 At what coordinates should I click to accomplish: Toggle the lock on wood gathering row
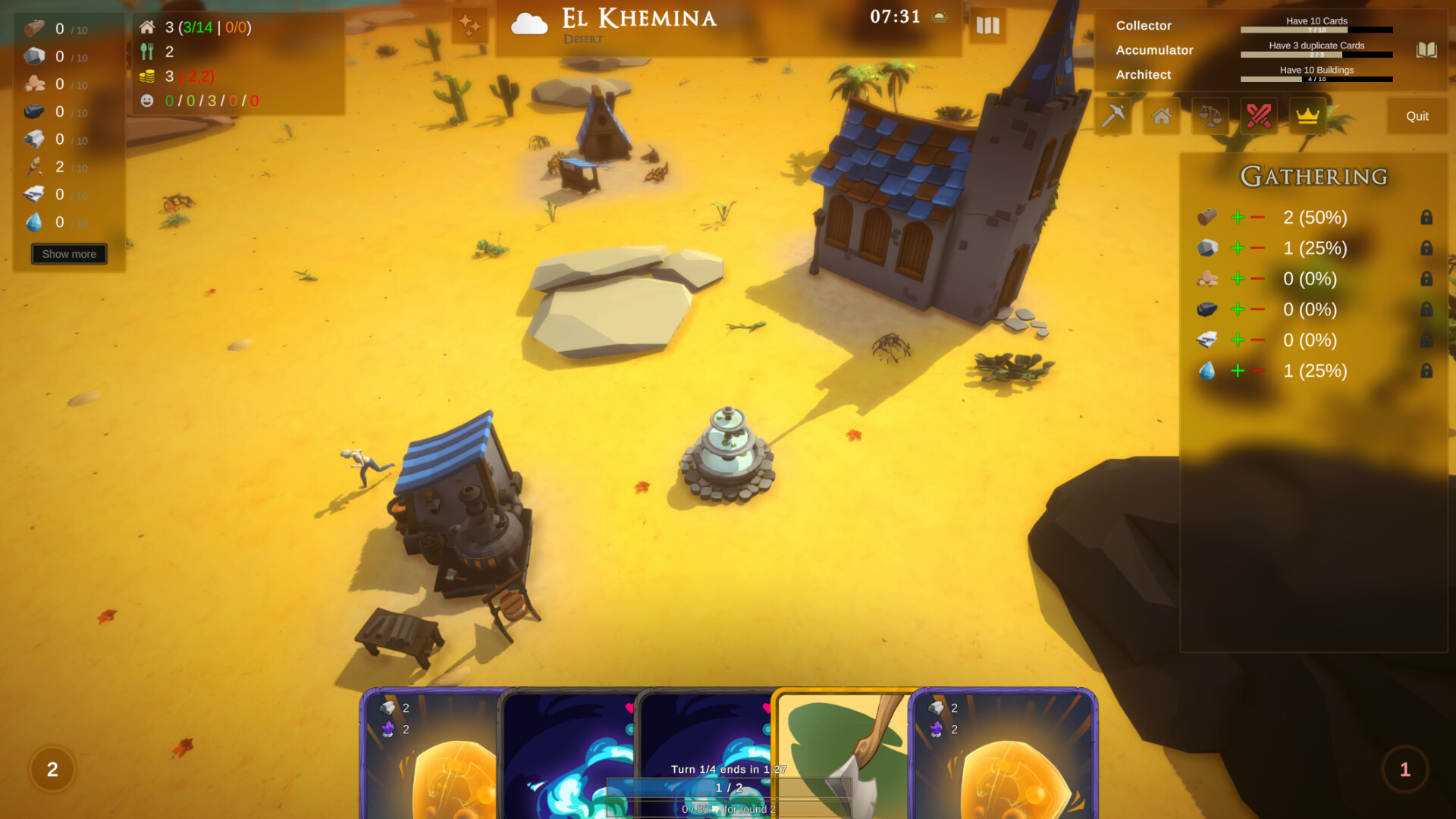[x=1426, y=218]
